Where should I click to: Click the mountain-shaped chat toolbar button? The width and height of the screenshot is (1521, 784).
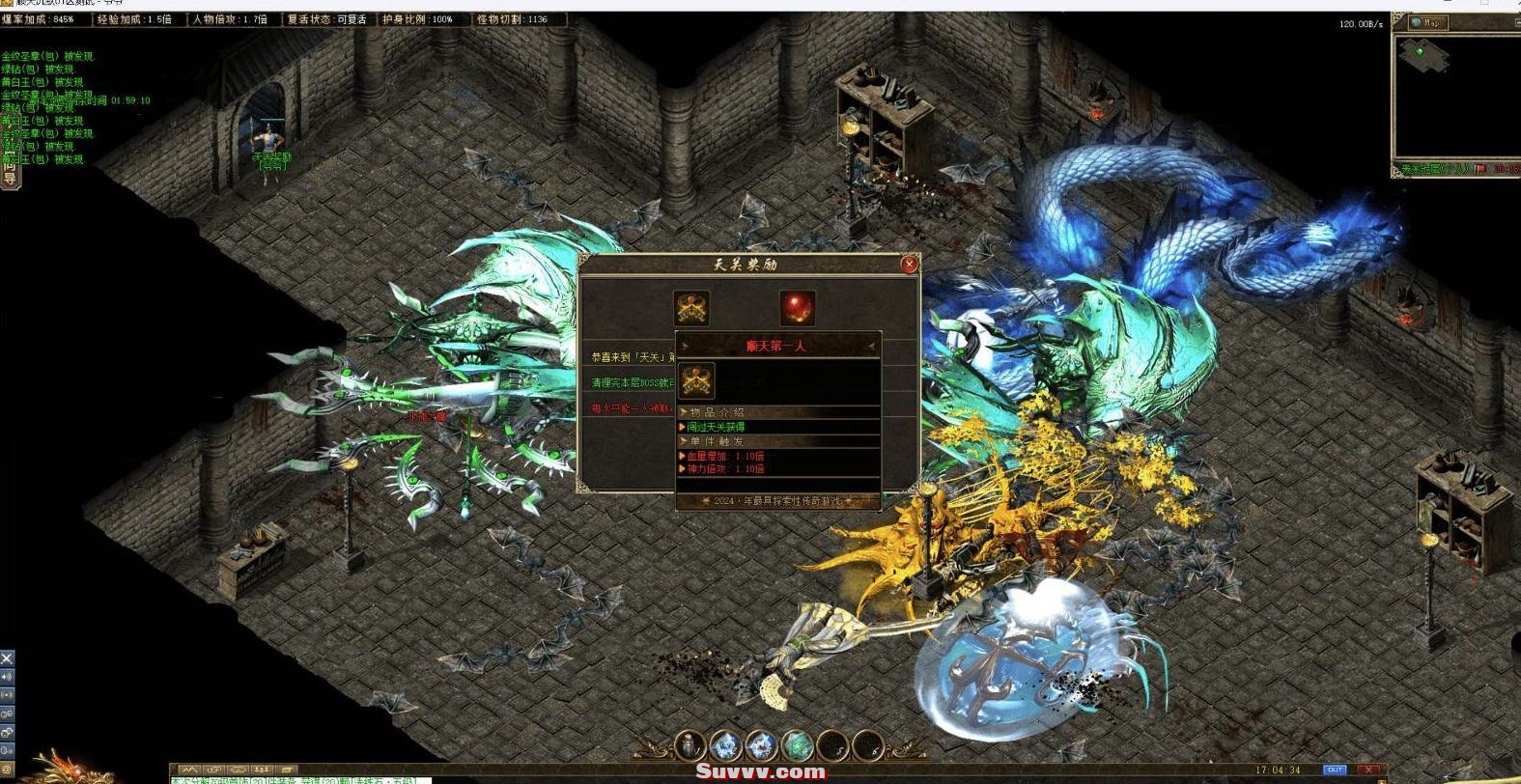point(191,770)
